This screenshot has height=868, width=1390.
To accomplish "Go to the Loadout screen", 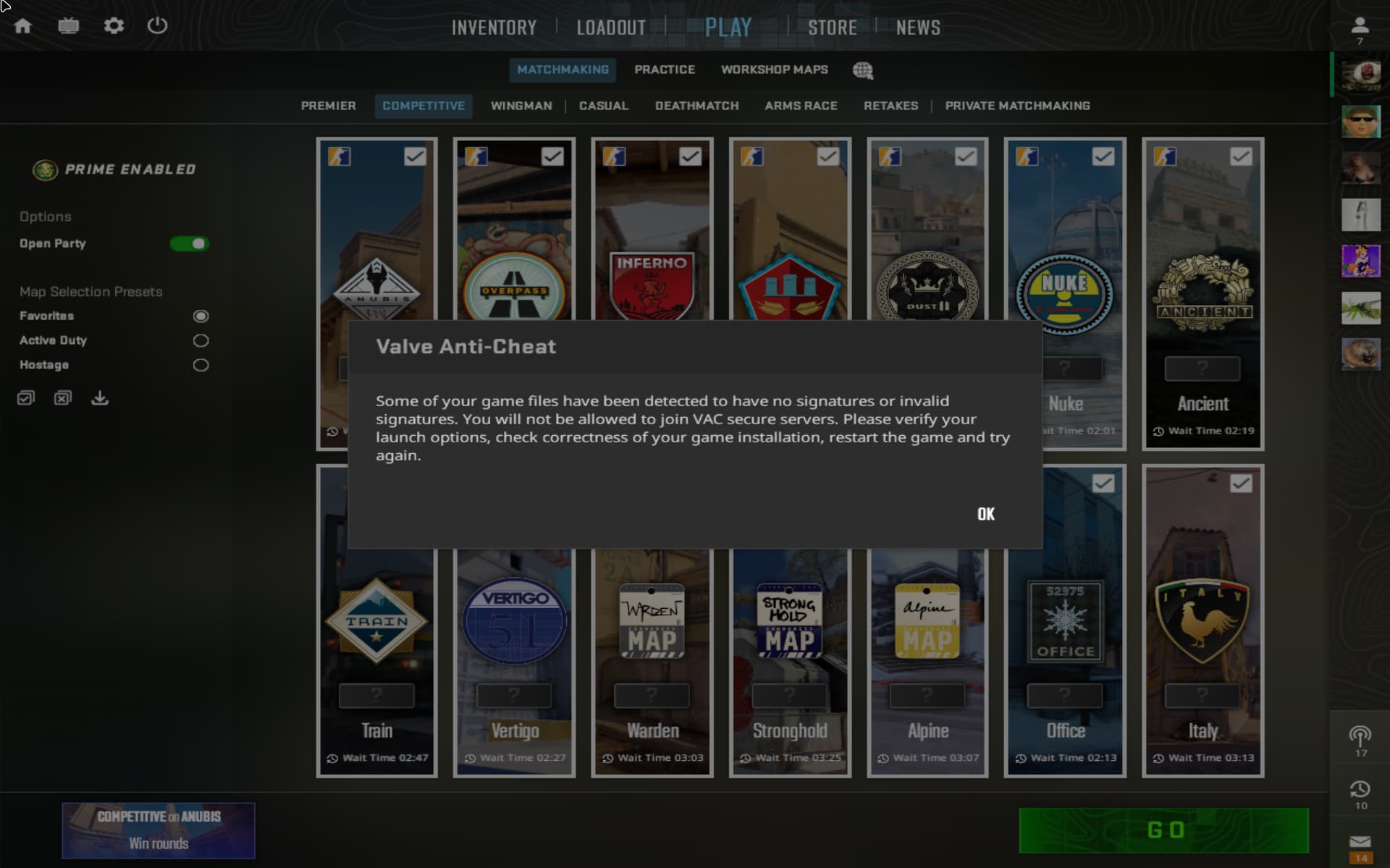I will click(x=611, y=28).
